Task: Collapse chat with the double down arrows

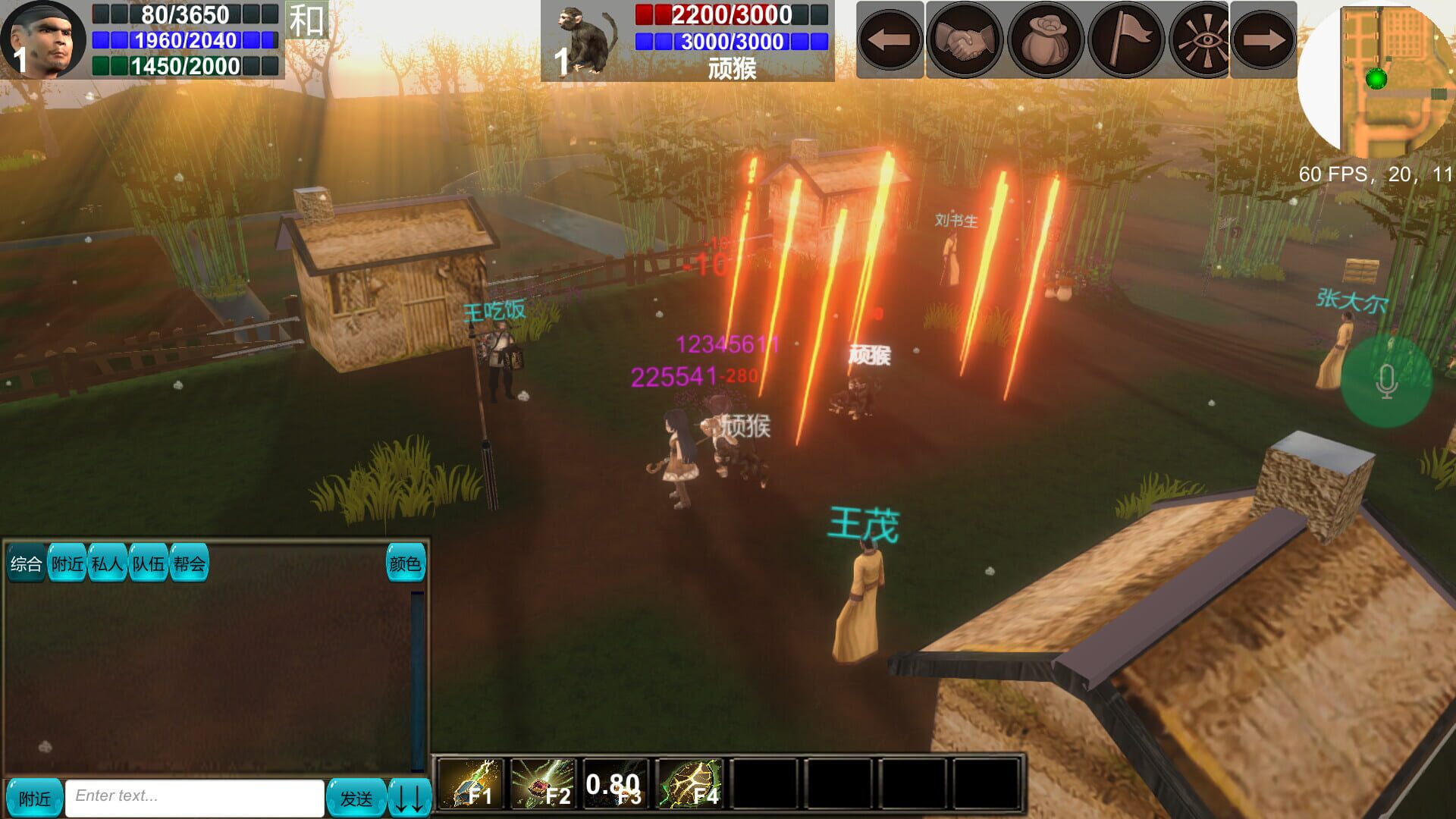Action: click(407, 796)
